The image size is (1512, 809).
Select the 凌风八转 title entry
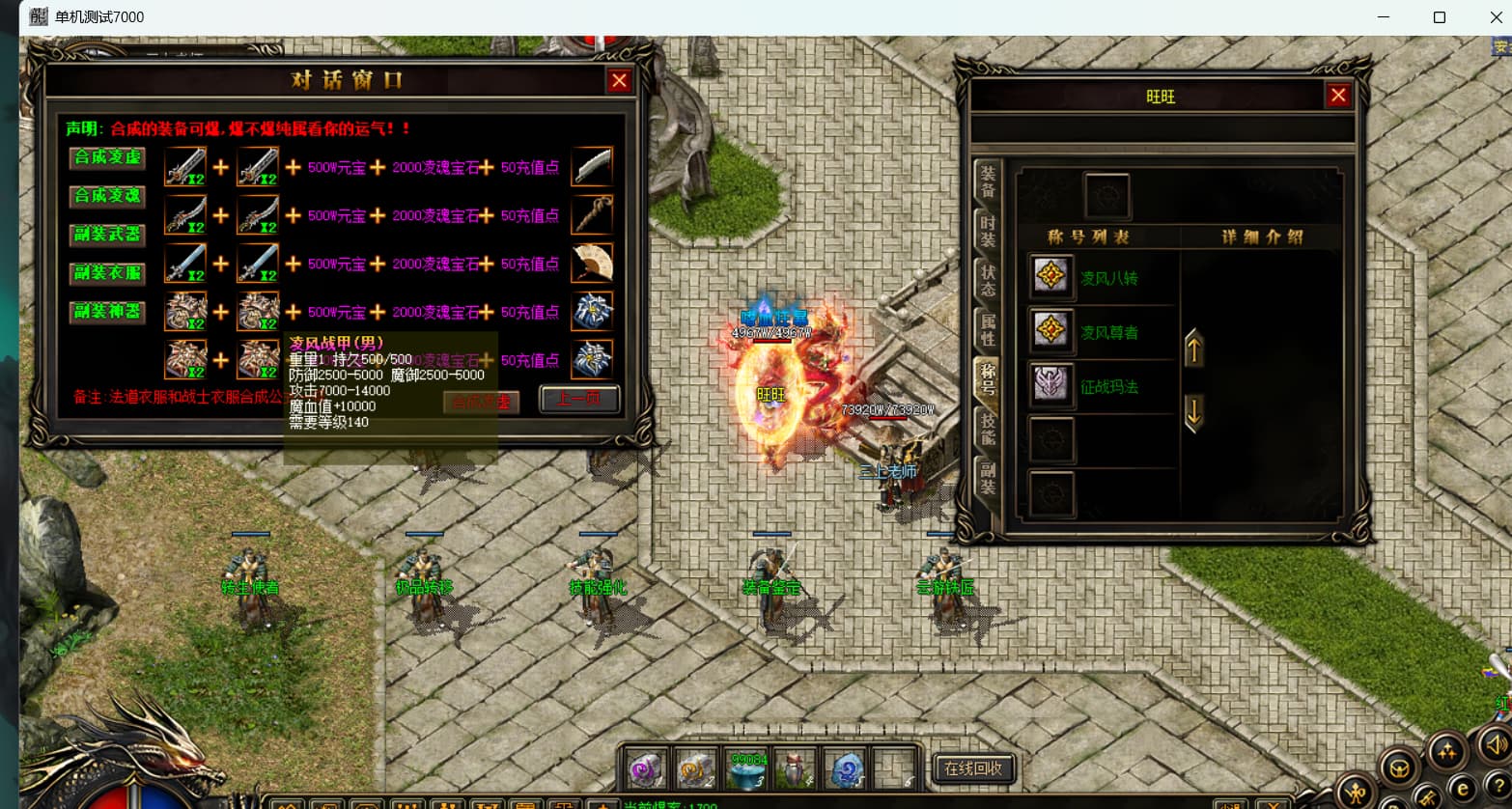coord(1108,278)
